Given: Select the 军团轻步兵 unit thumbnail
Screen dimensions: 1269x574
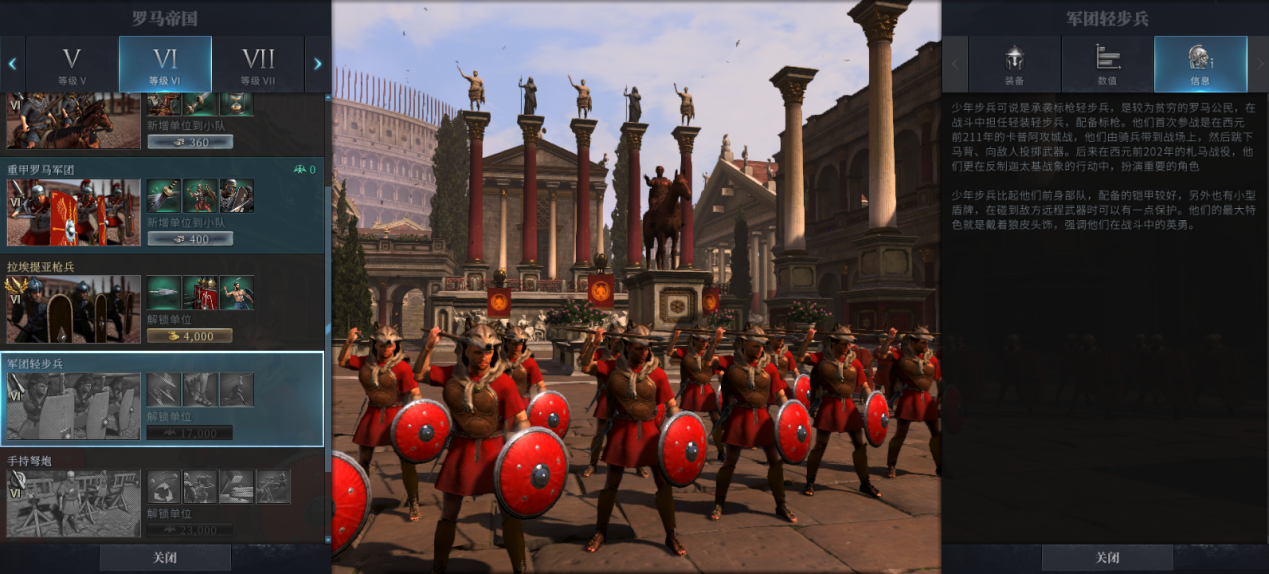Looking at the screenshot, I should pyautogui.click(x=74, y=406).
